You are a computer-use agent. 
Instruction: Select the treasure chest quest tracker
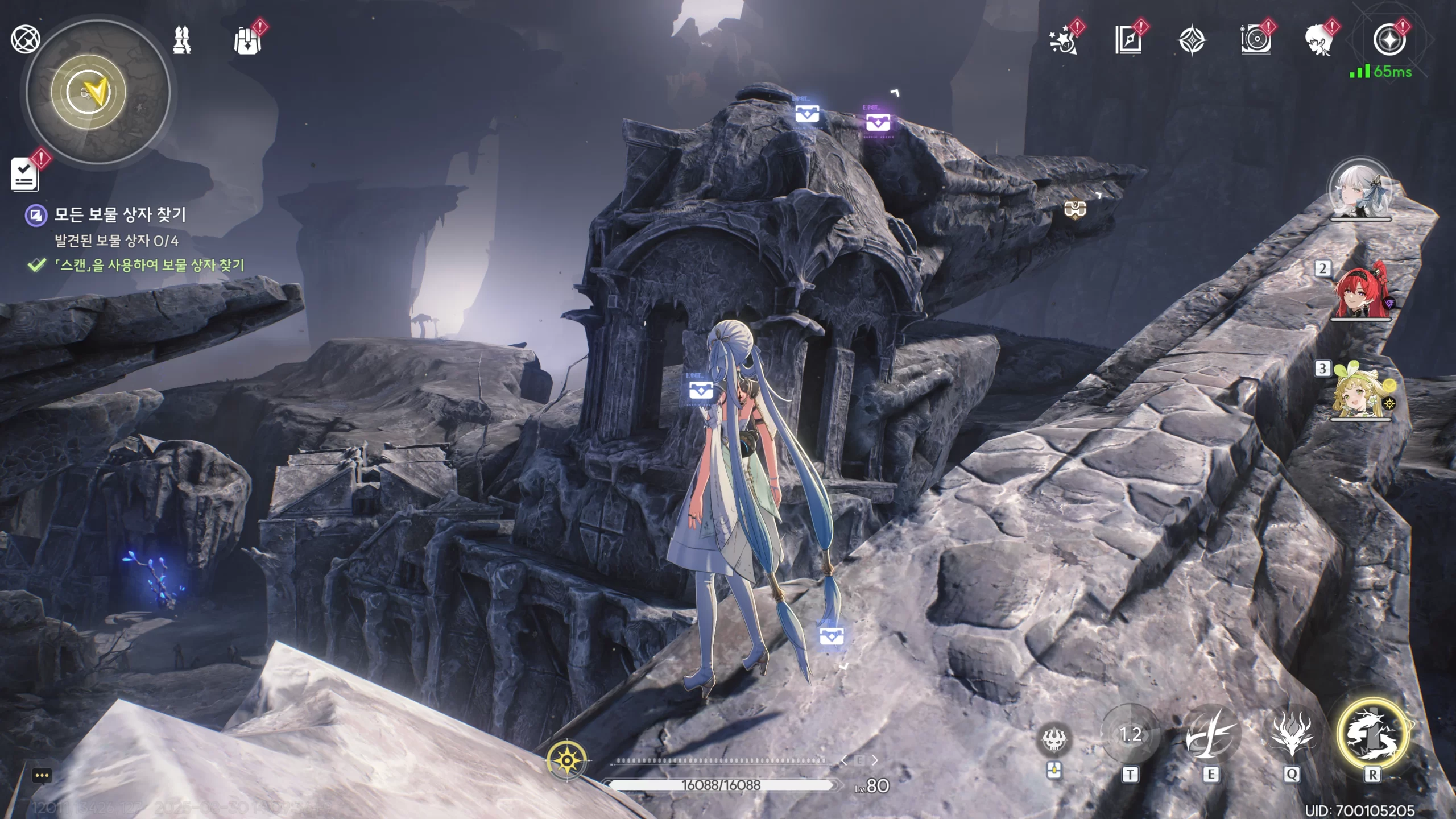click(x=119, y=215)
